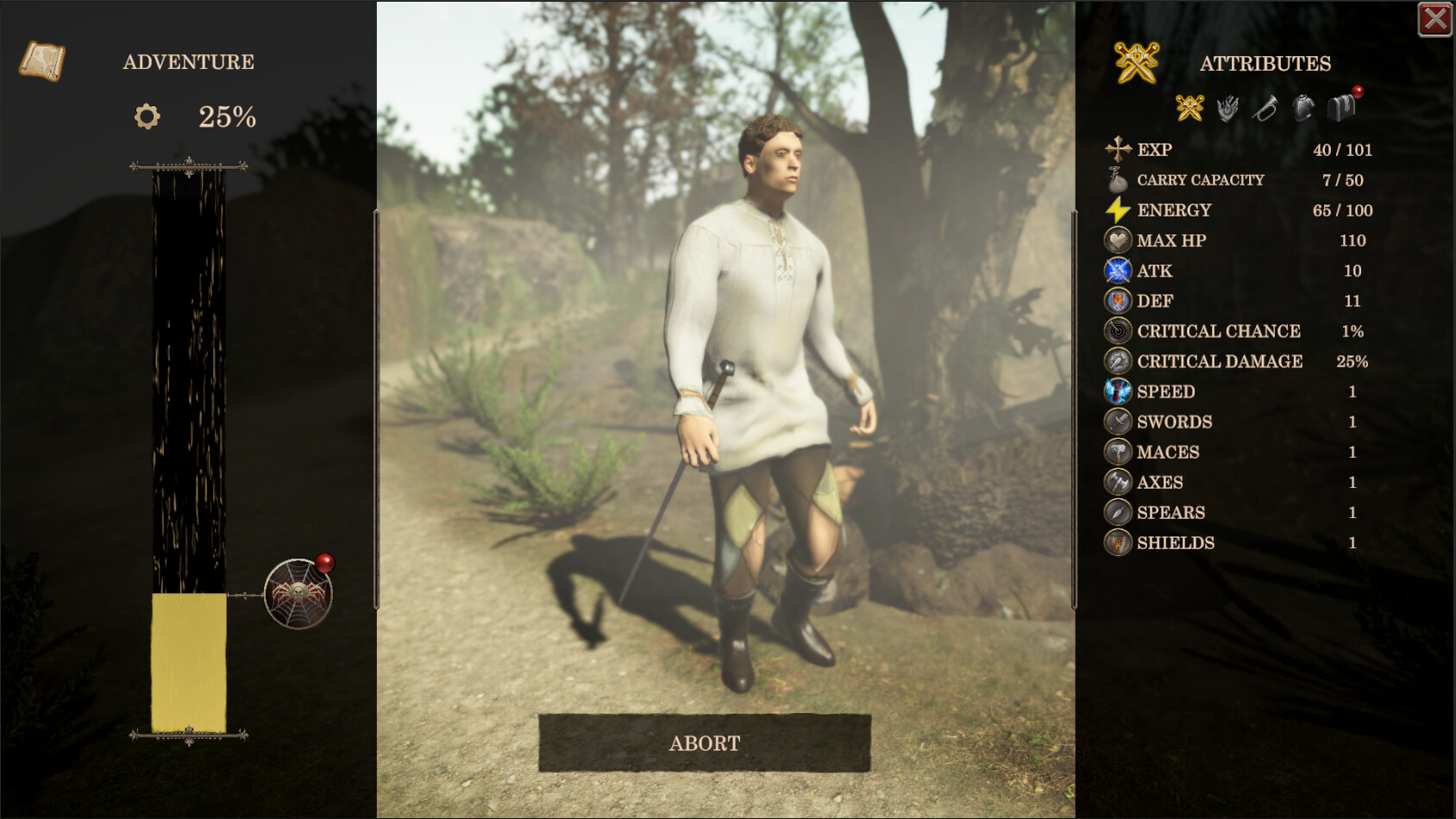Click the SPEED attribute icon
This screenshot has height=819, width=1456.
pyautogui.click(x=1119, y=391)
